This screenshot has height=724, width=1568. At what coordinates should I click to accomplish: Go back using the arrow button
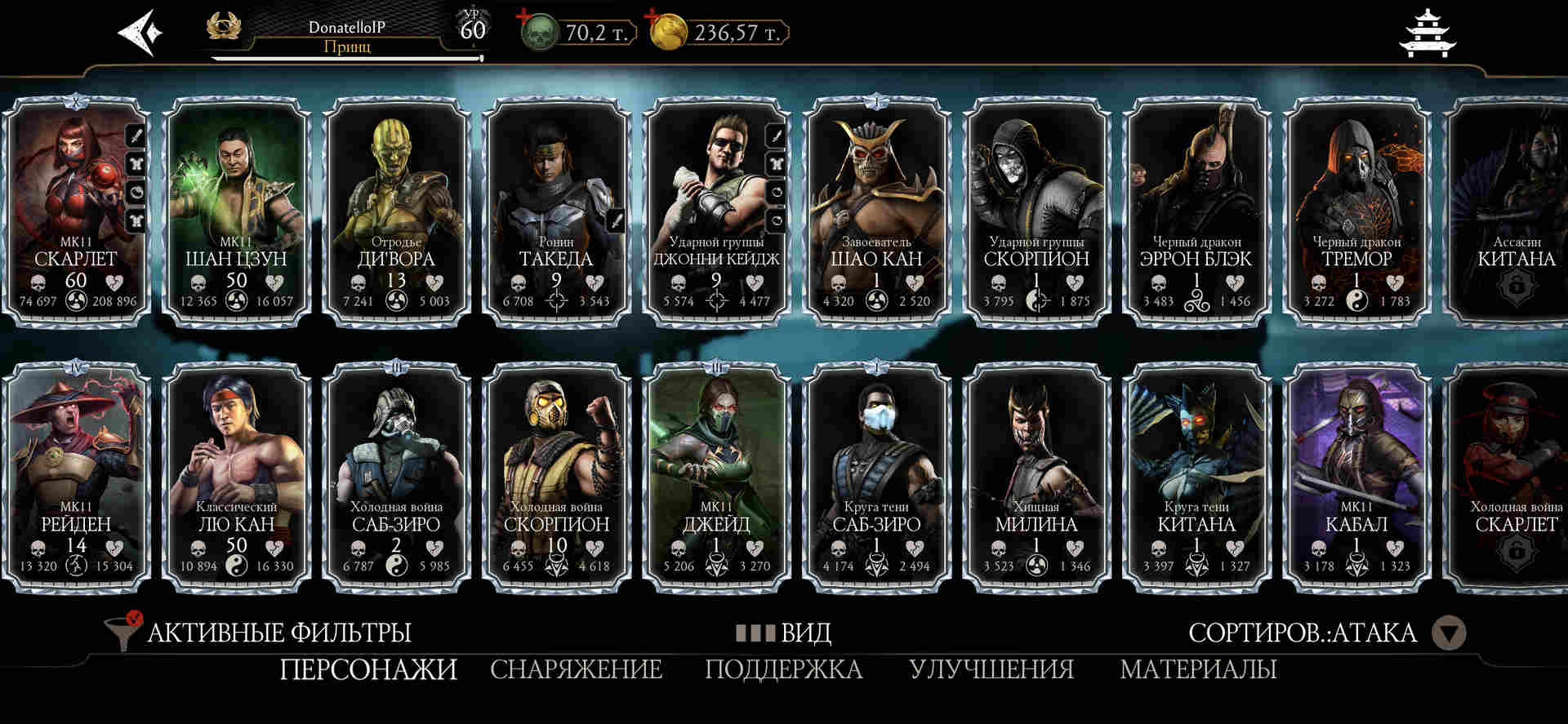(x=140, y=33)
